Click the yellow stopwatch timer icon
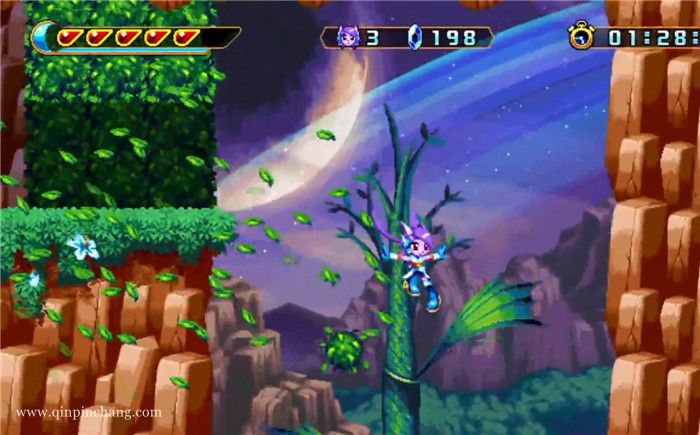700x435 pixels. click(581, 36)
